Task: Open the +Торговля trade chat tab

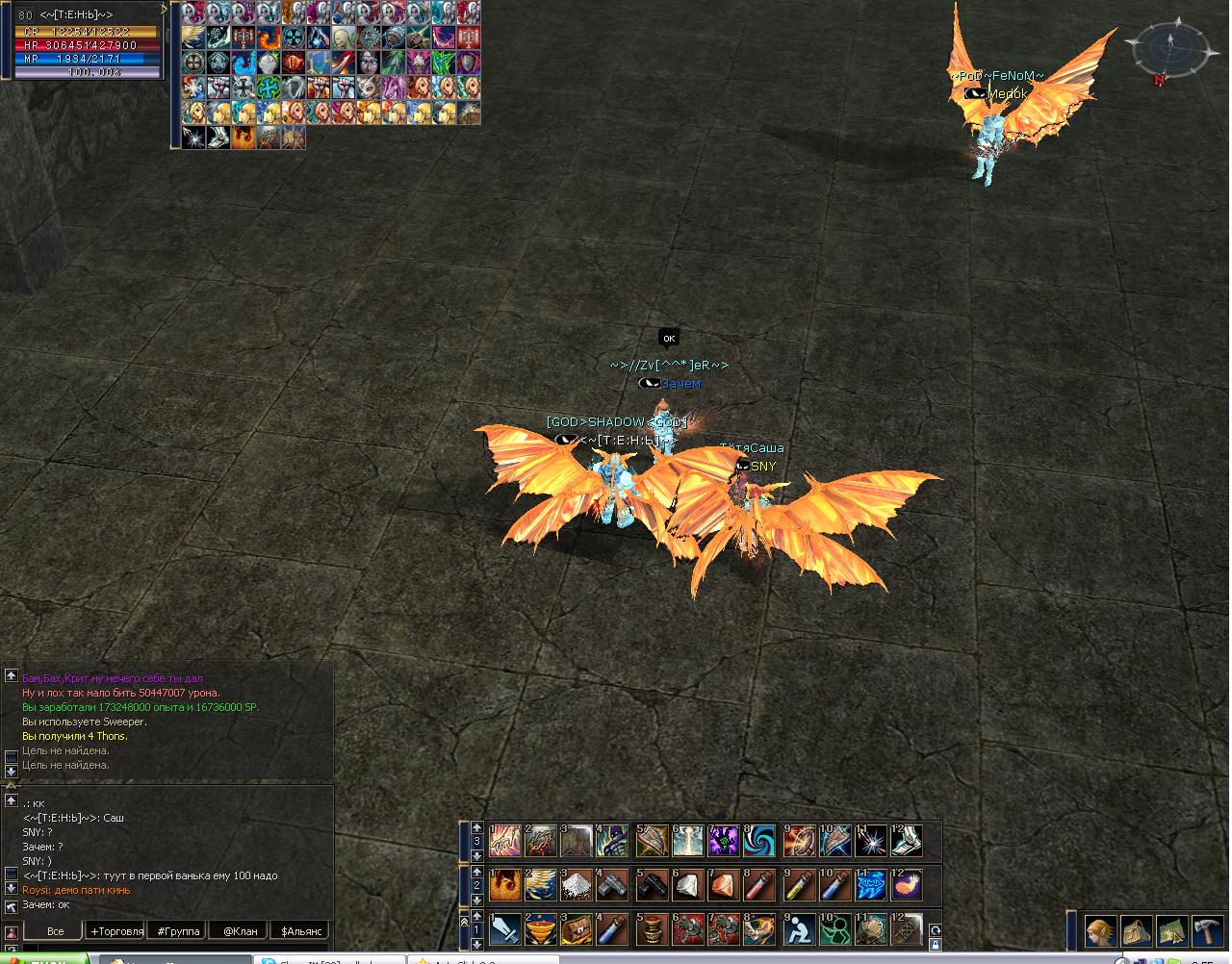Action: tap(116, 931)
